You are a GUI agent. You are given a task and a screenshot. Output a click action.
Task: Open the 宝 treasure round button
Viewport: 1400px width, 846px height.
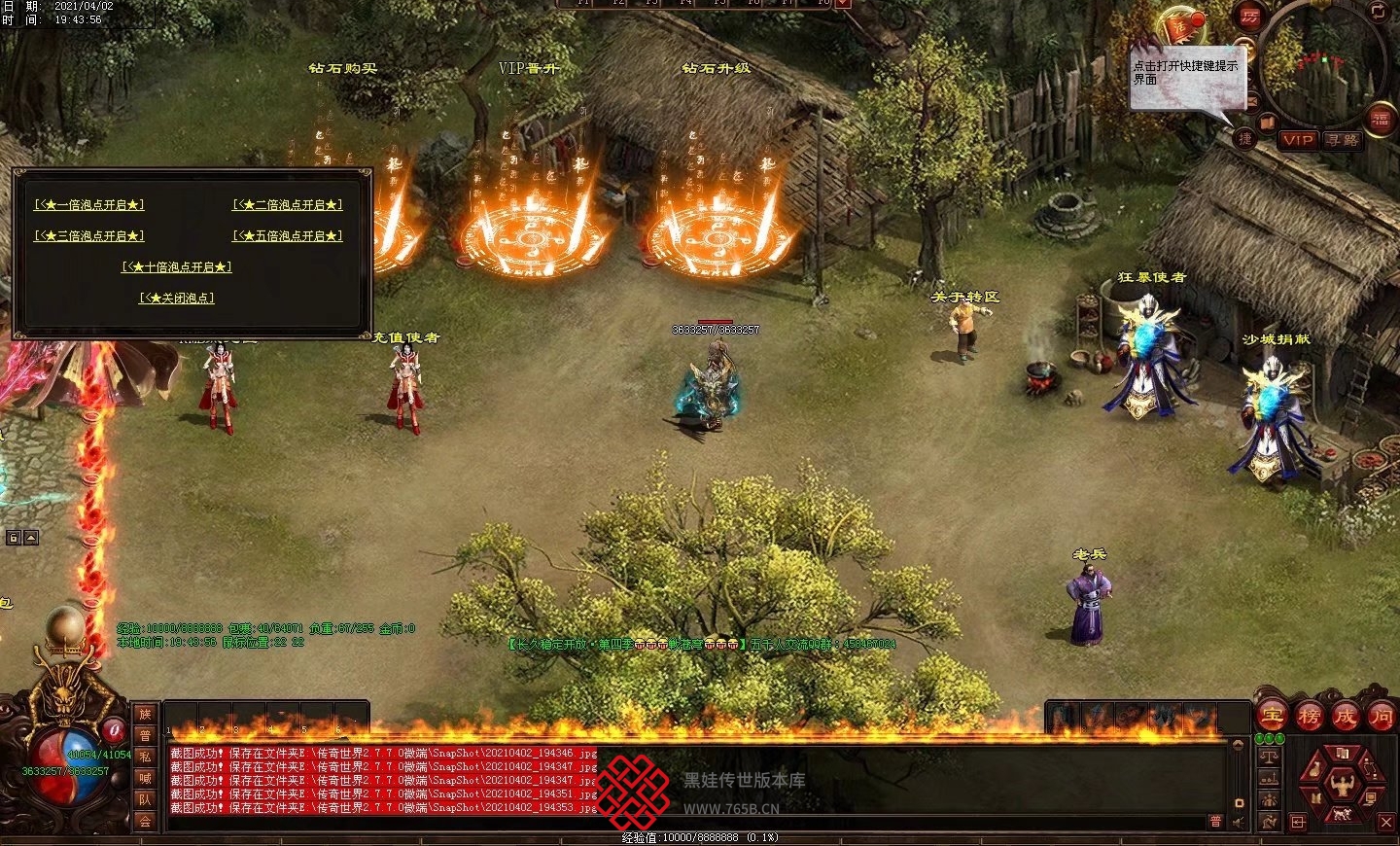[1272, 717]
